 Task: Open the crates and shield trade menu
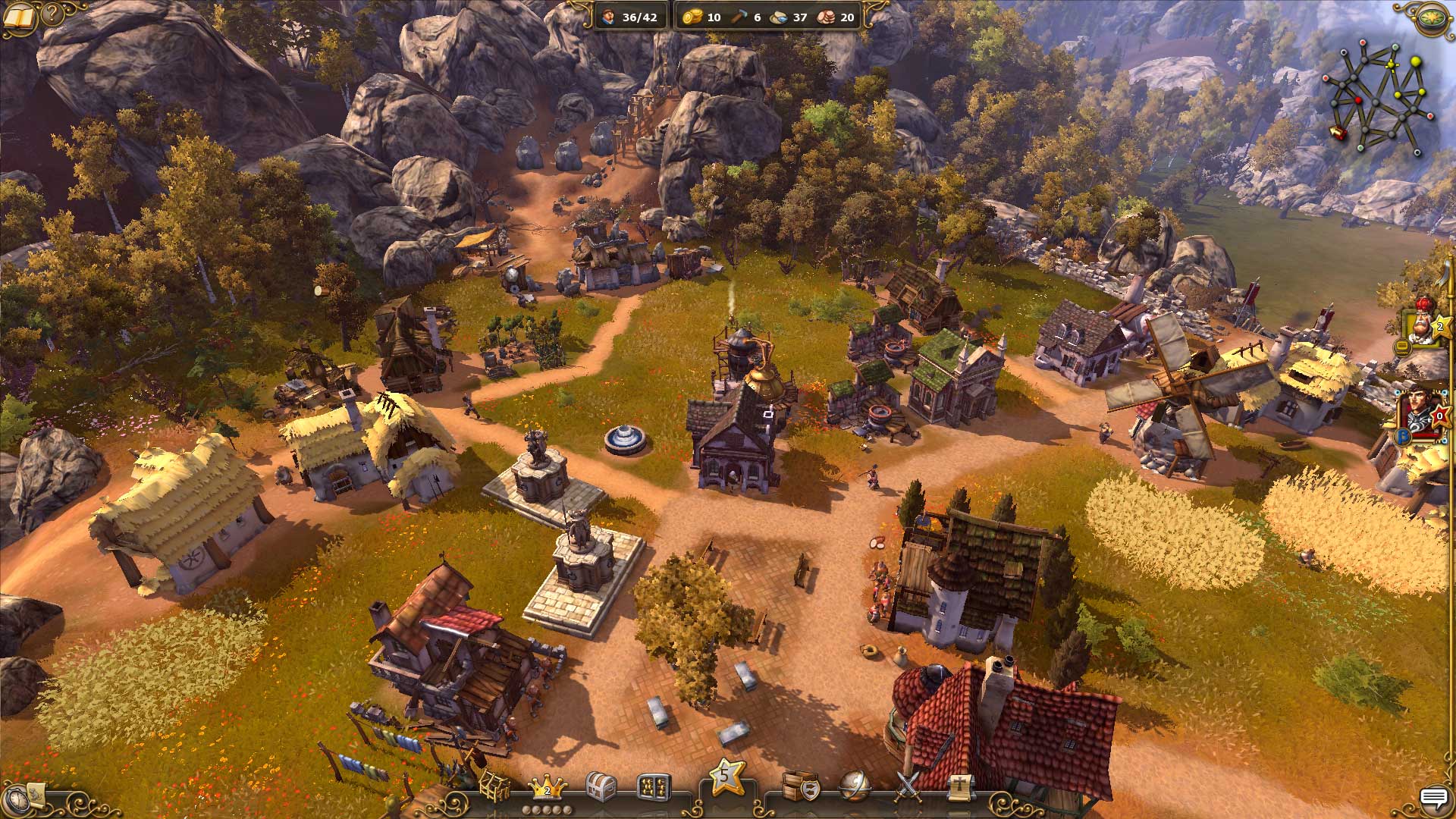coord(801,786)
